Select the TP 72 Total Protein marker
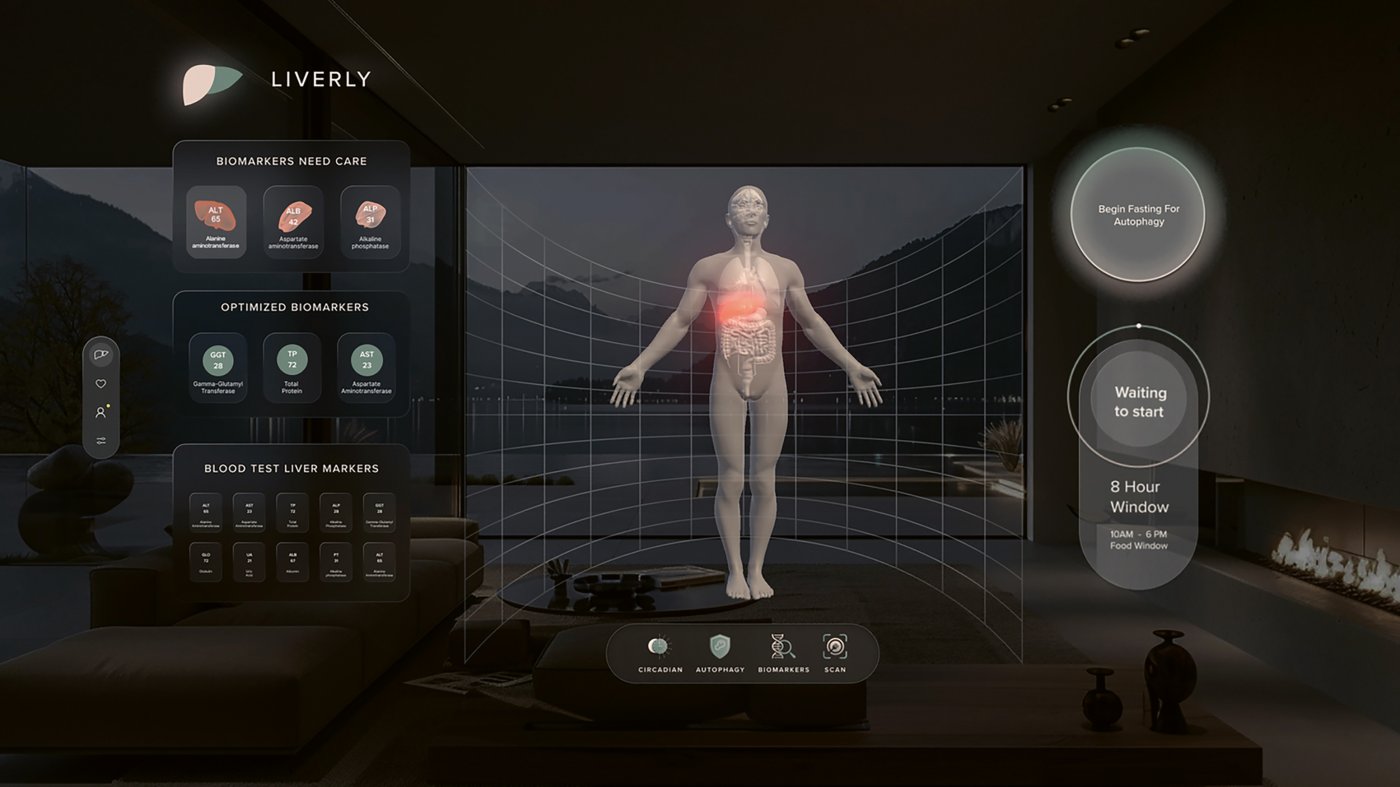The width and height of the screenshot is (1400, 787). tap(292, 367)
